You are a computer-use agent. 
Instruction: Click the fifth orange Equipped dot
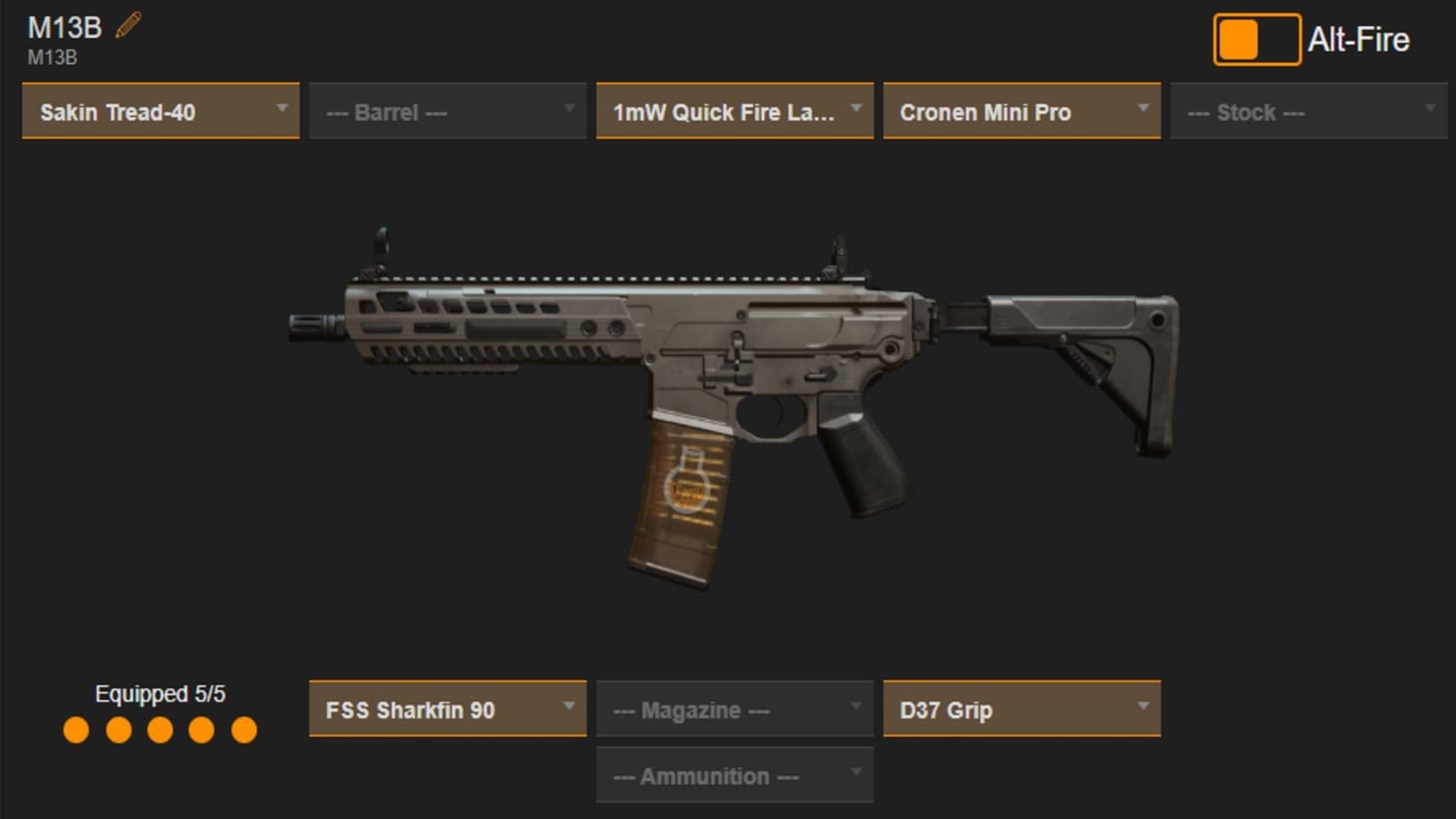(242, 730)
